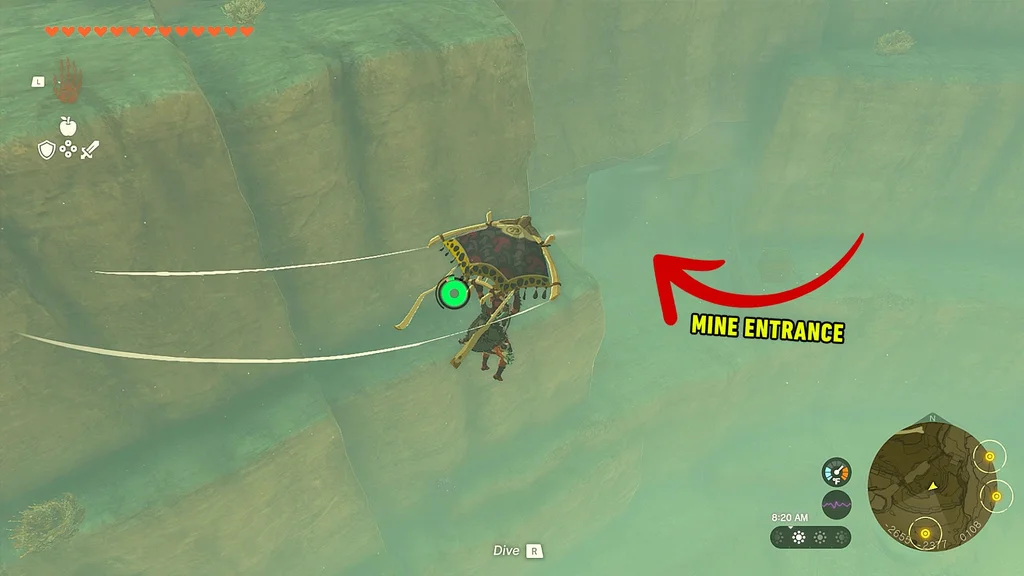Image resolution: width=1024 pixels, height=576 pixels.
Task: Open the sword weapon quick-select icon
Action: 90,150
